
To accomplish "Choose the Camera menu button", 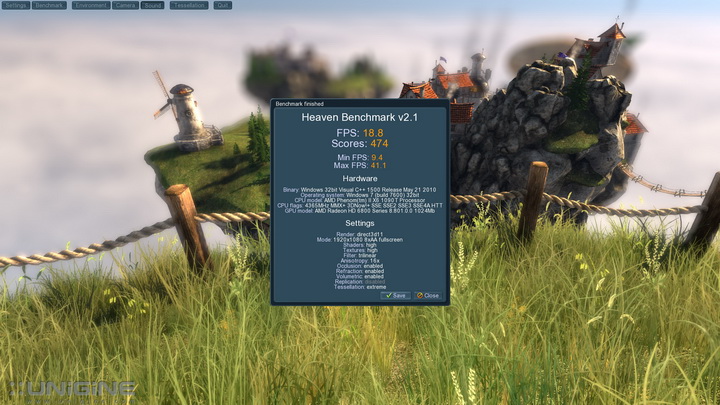I will click(125, 5).
